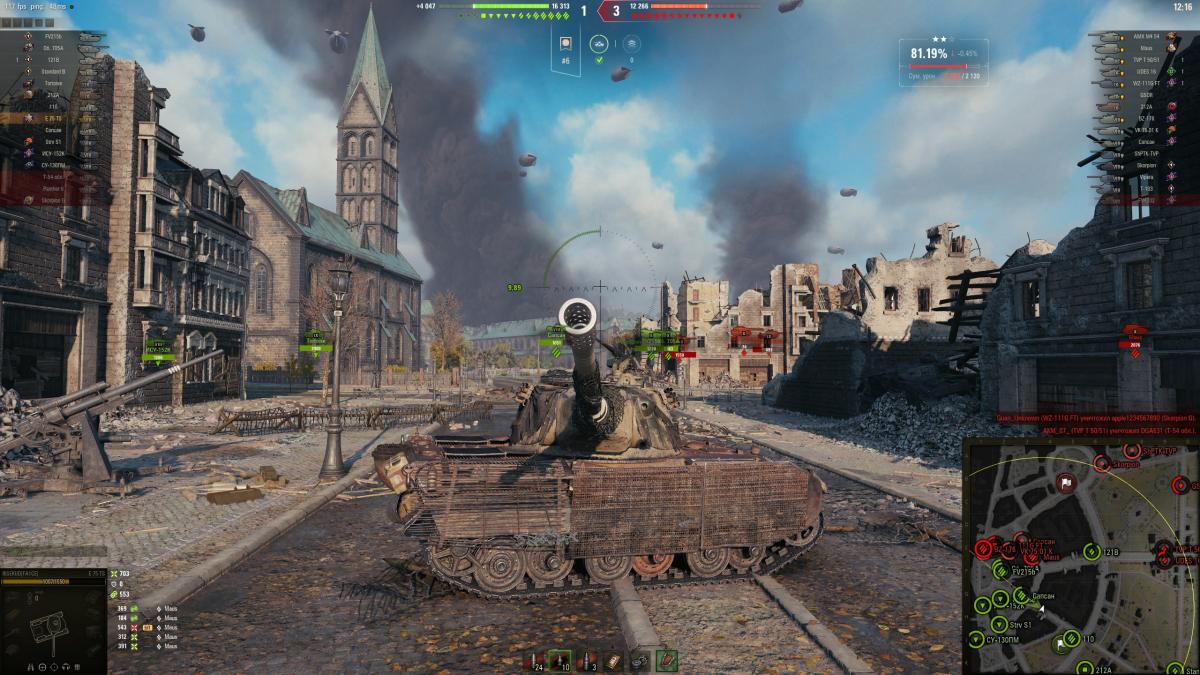
Task: Click the #6 personal mission icon
Action: (x=566, y=45)
